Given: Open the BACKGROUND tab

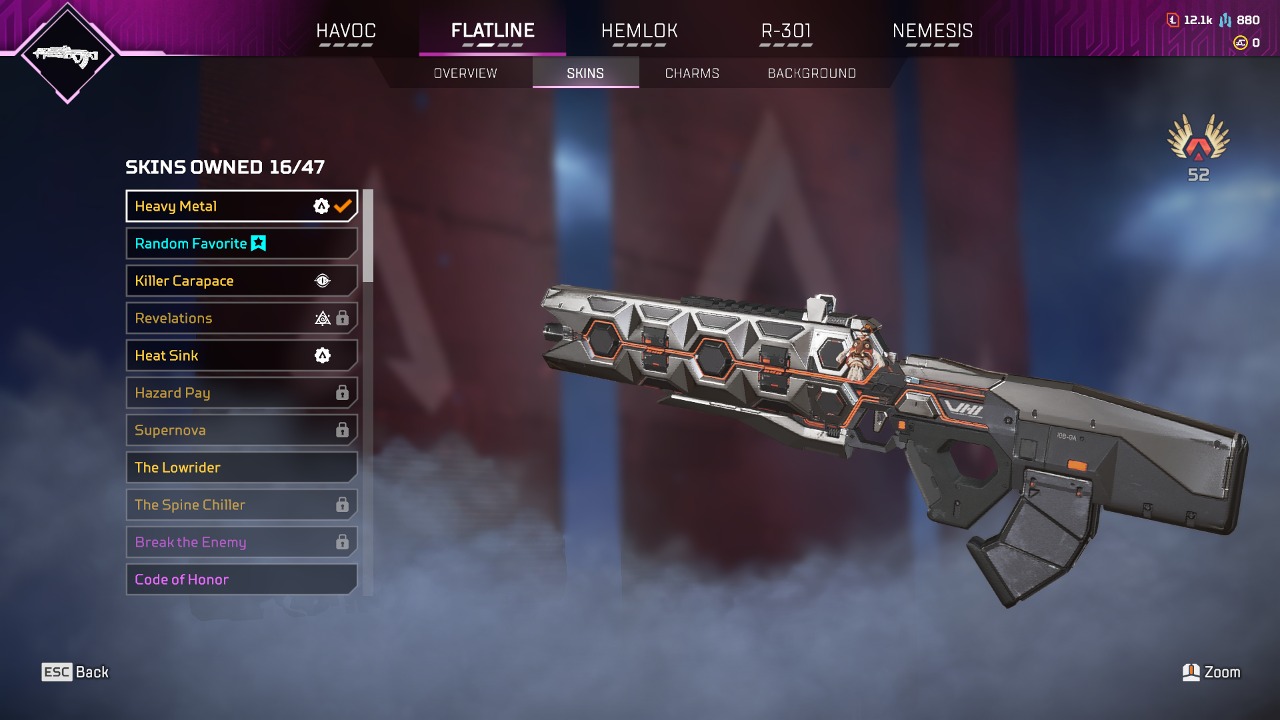Looking at the screenshot, I should pyautogui.click(x=811, y=72).
